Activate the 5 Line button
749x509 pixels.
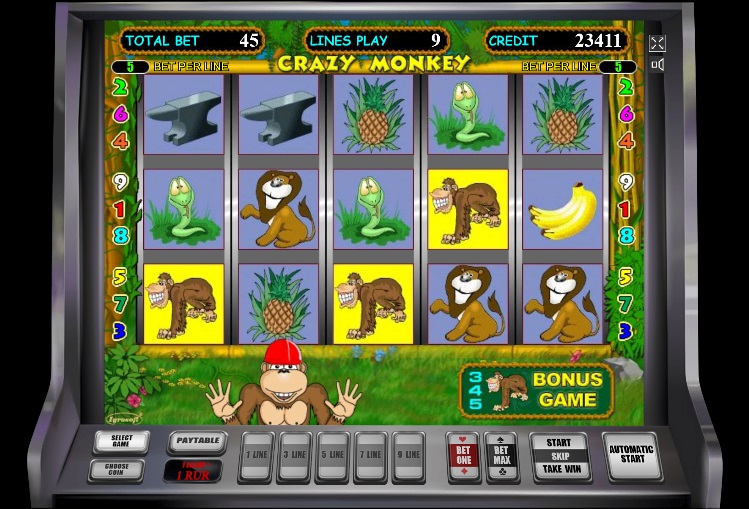(x=332, y=455)
